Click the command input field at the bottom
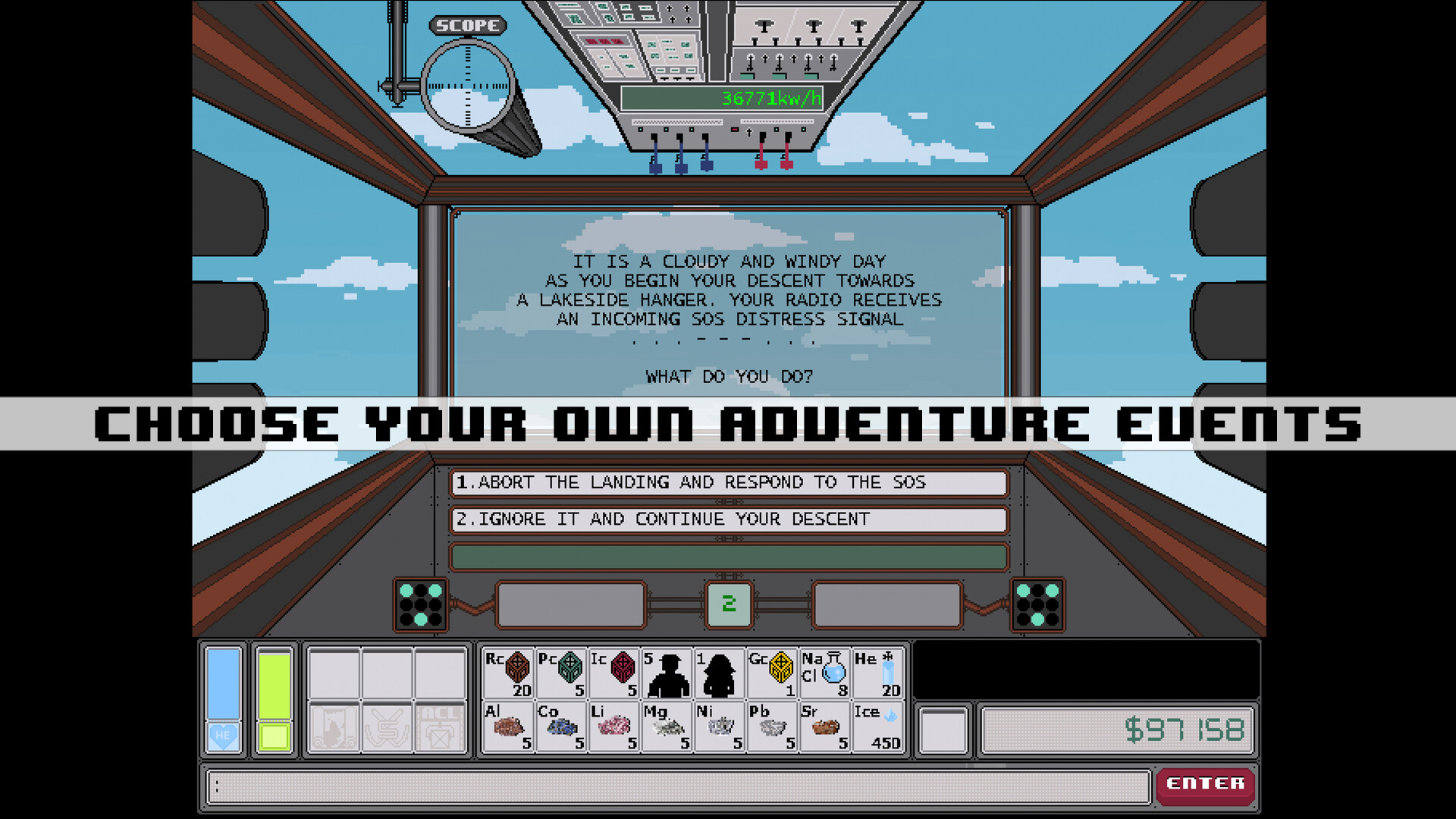Image resolution: width=1456 pixels, height=819 pixels. pos(675,786)
